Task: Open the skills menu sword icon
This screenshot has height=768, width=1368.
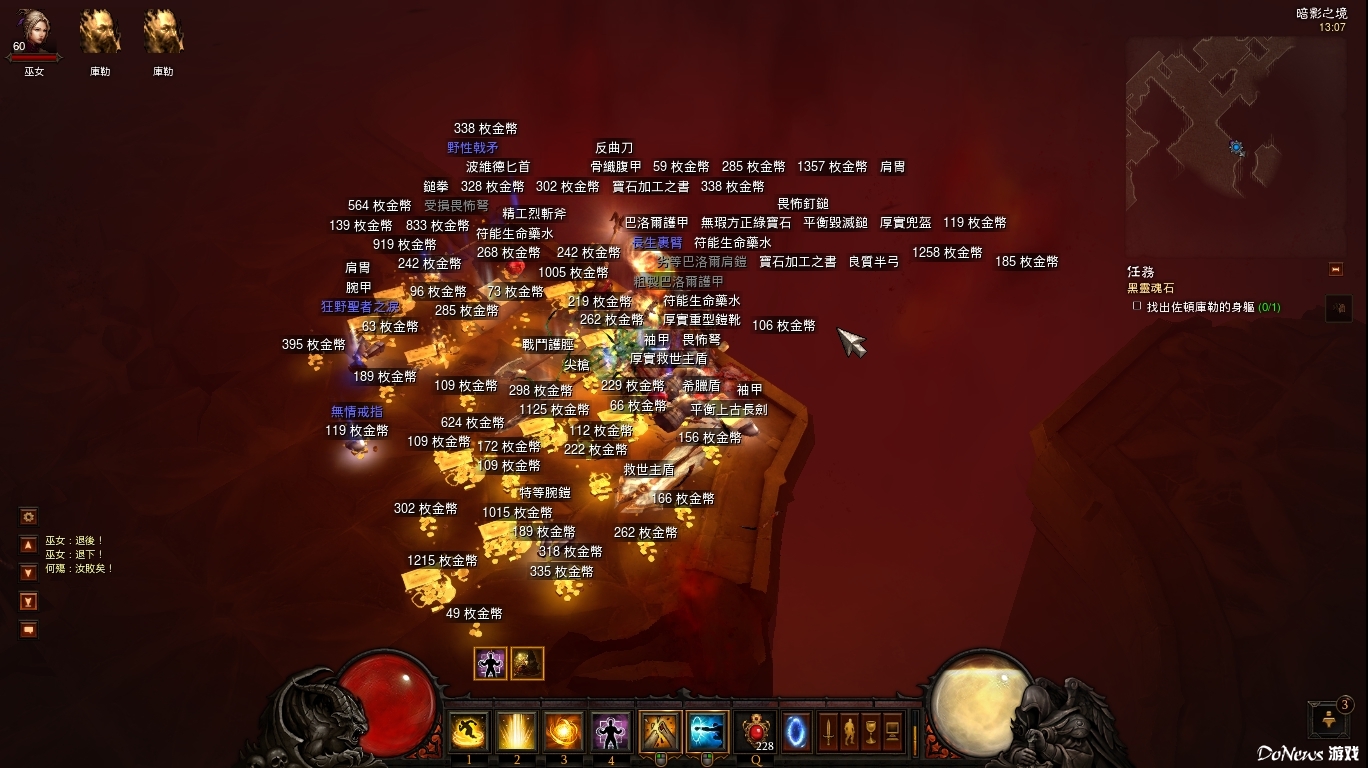Action: pyautogui.click(x=829, y=732)
